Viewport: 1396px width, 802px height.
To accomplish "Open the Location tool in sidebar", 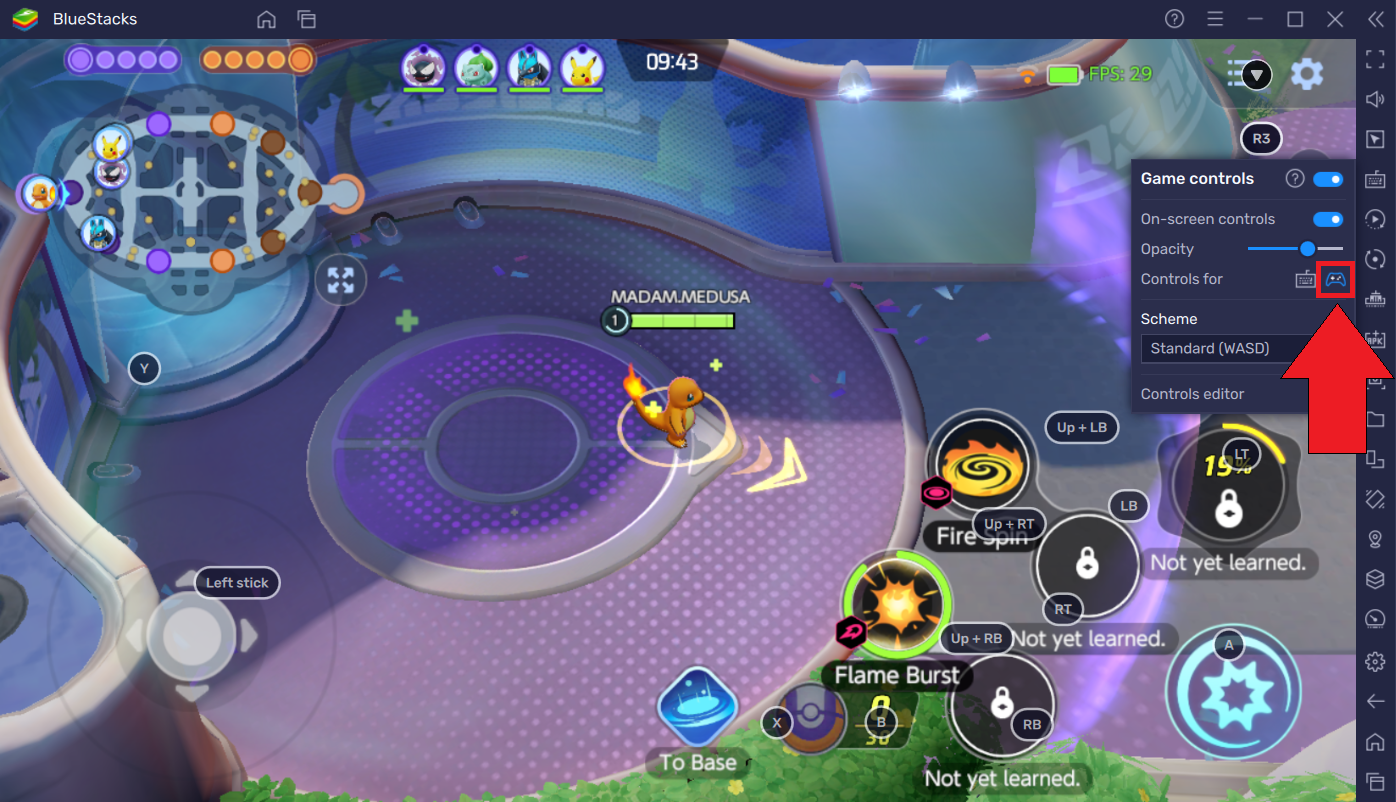I will pyautogui.click(x=1375, y=539).
